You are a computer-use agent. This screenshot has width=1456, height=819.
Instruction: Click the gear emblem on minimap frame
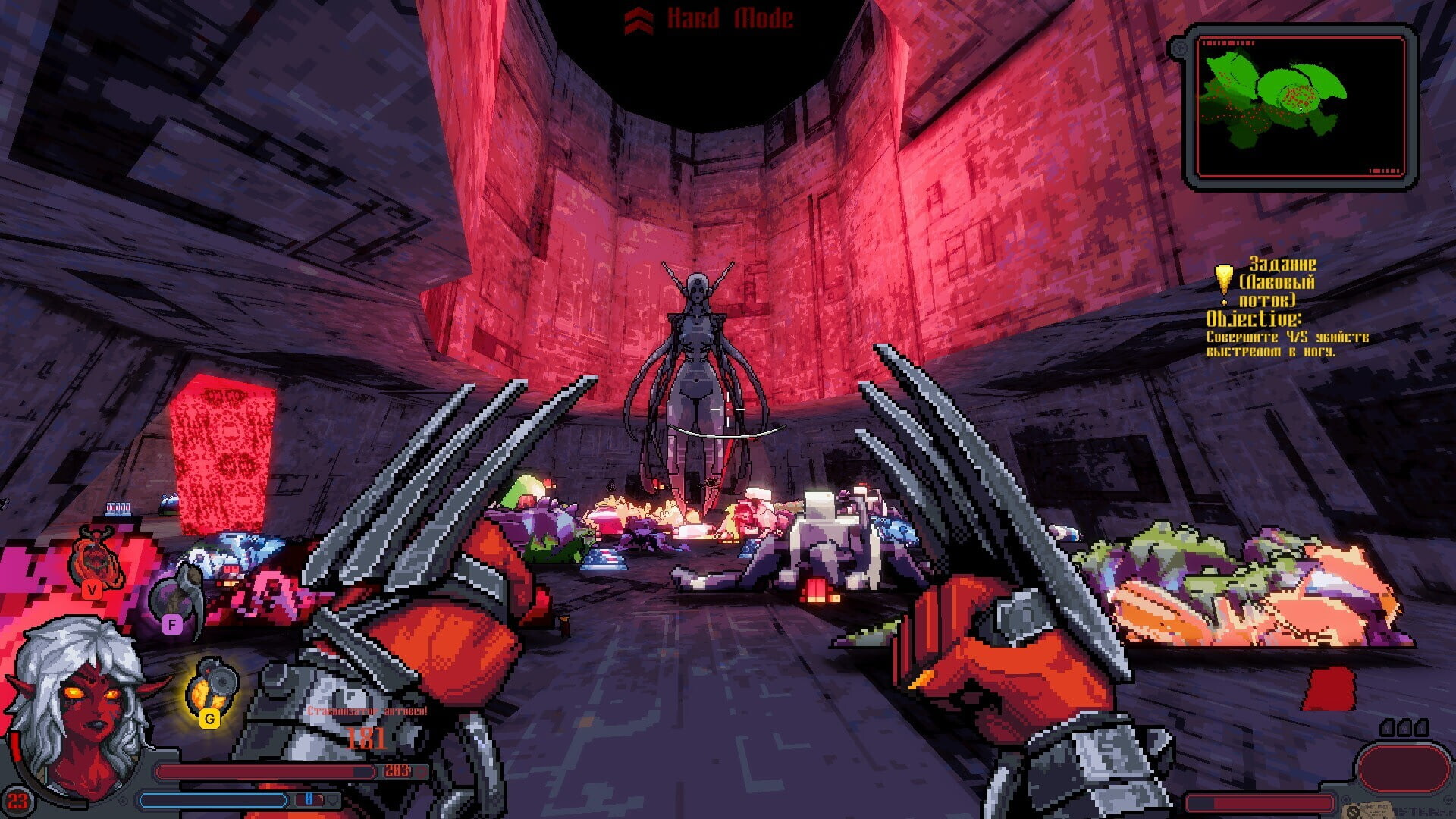pos(1181,47)
